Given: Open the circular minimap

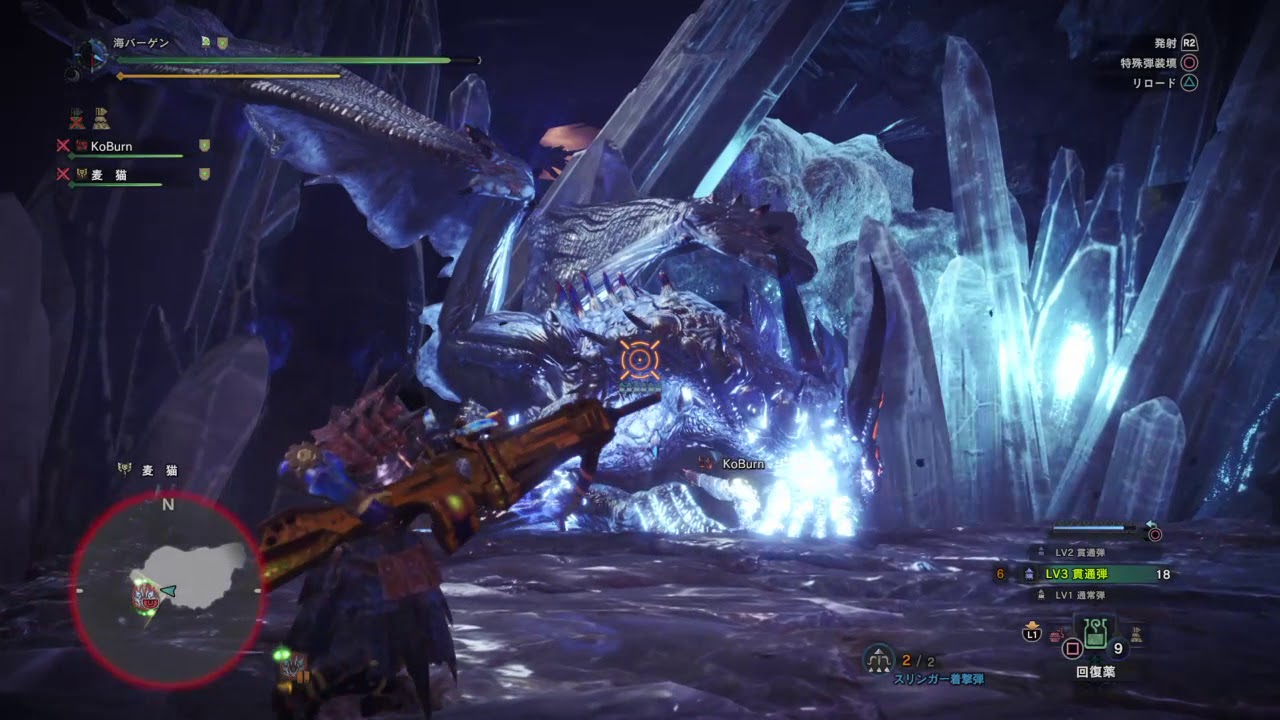Looking at the screenshot, I should (167, 590).
